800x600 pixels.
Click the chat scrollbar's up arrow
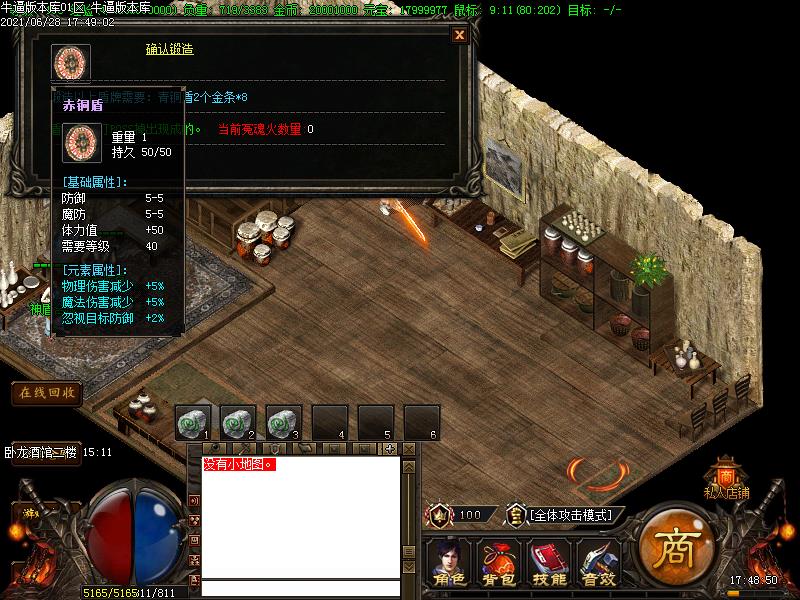408,467
